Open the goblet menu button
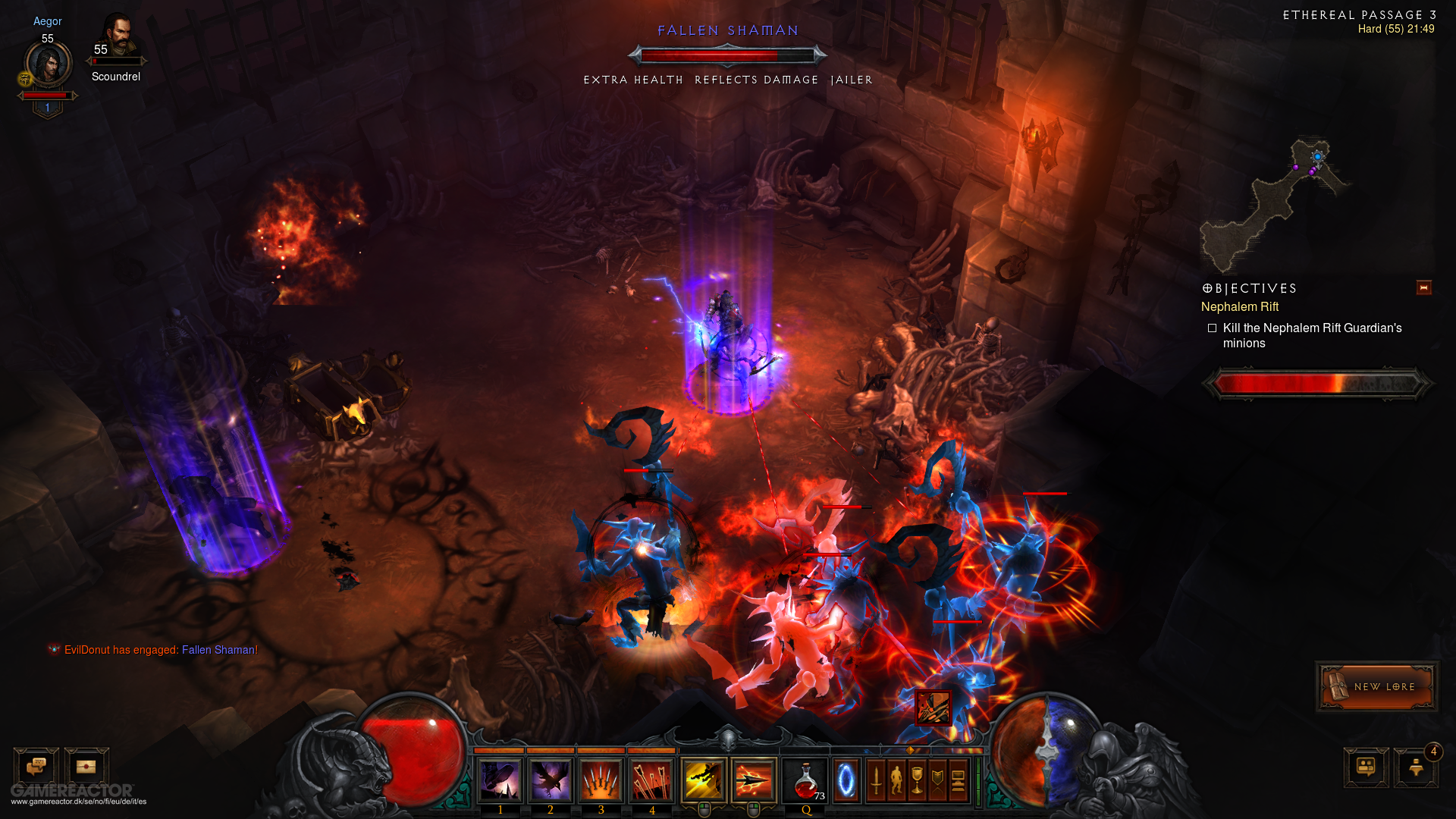 tap(918, 780)
